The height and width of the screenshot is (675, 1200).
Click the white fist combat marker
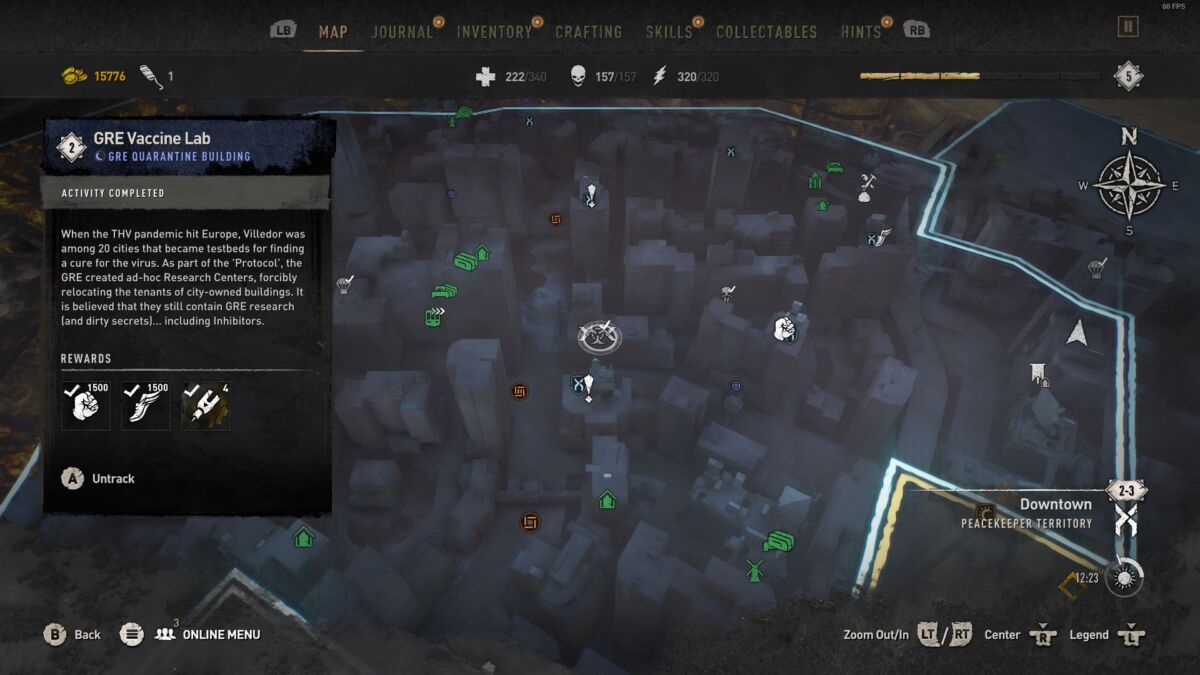tap(785, 328)
